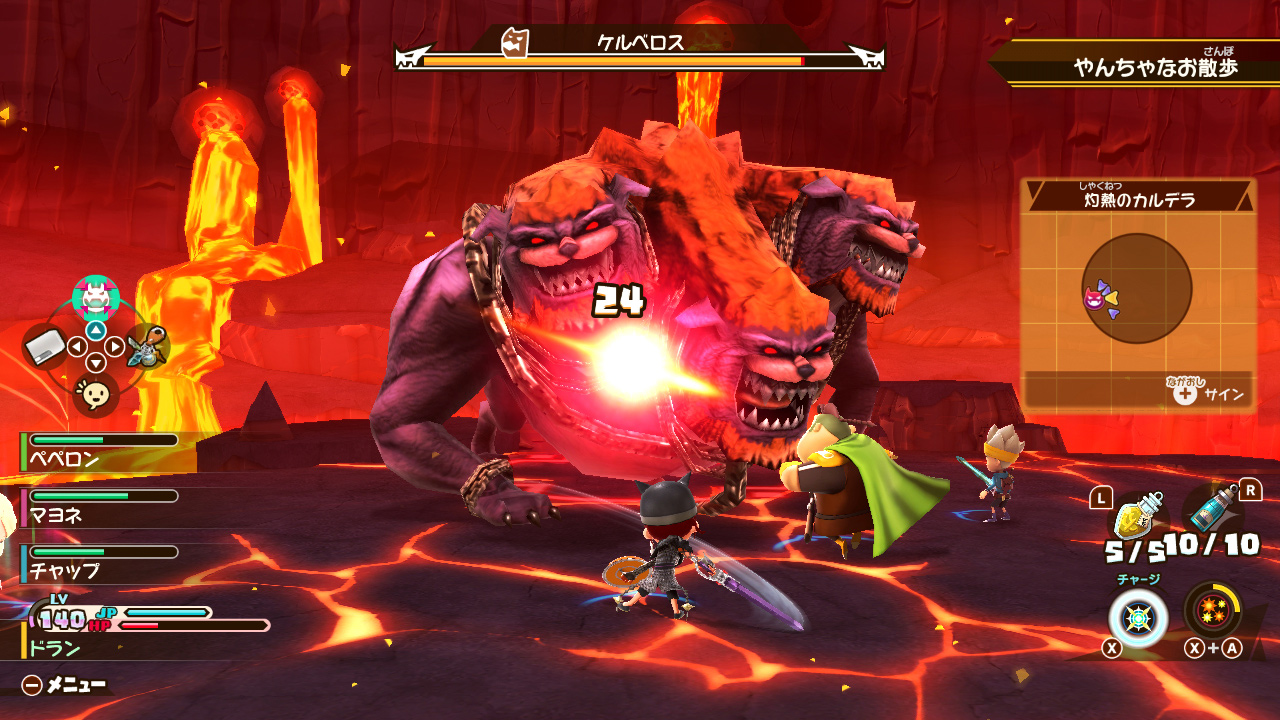Click the サイン sign button under the minimap
Viewport: 1280px width, 720px height.
pos(1211,394)
